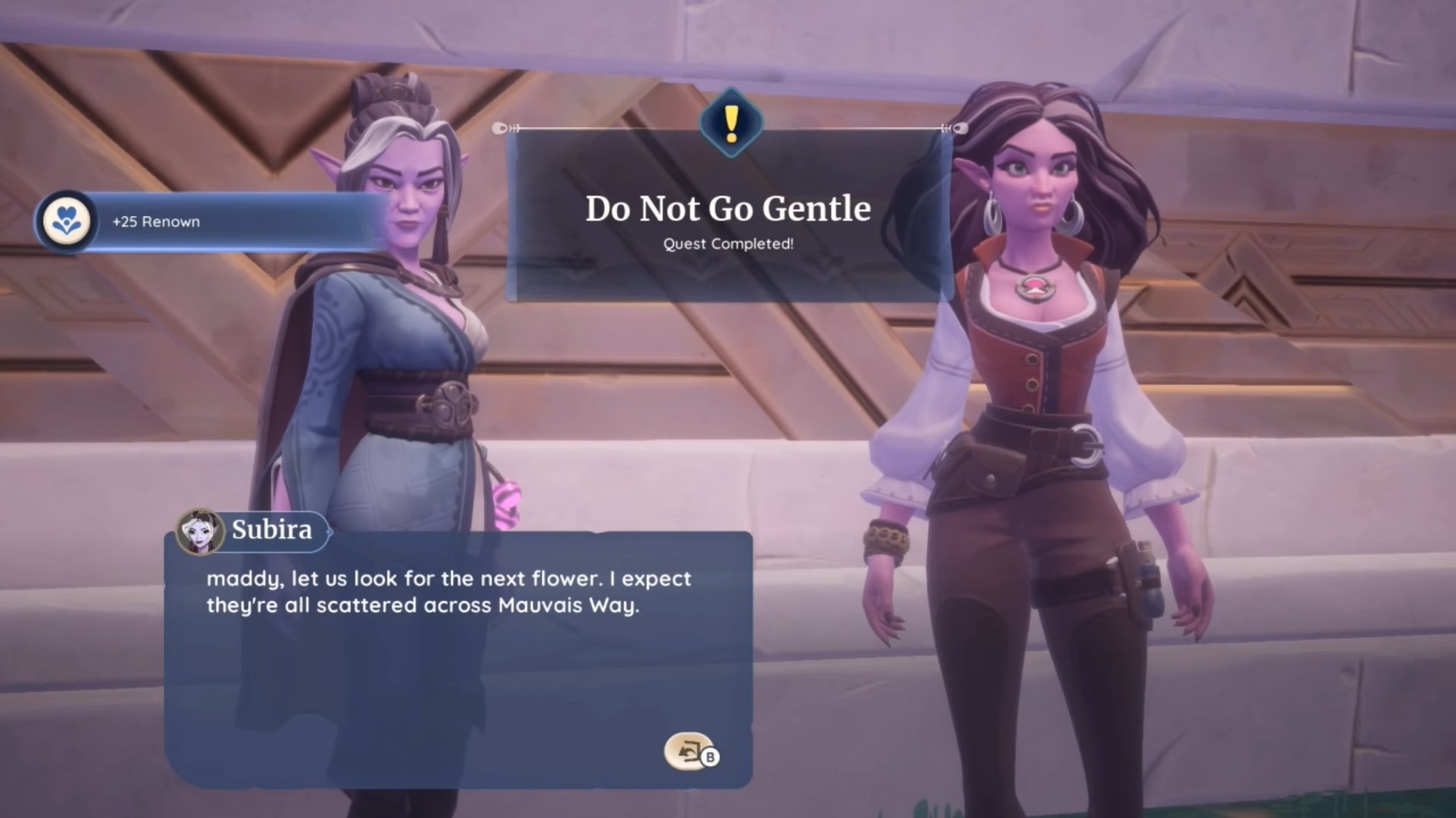
Task: Select the Quest Completed! header
Action: click(x=727, y=244)
